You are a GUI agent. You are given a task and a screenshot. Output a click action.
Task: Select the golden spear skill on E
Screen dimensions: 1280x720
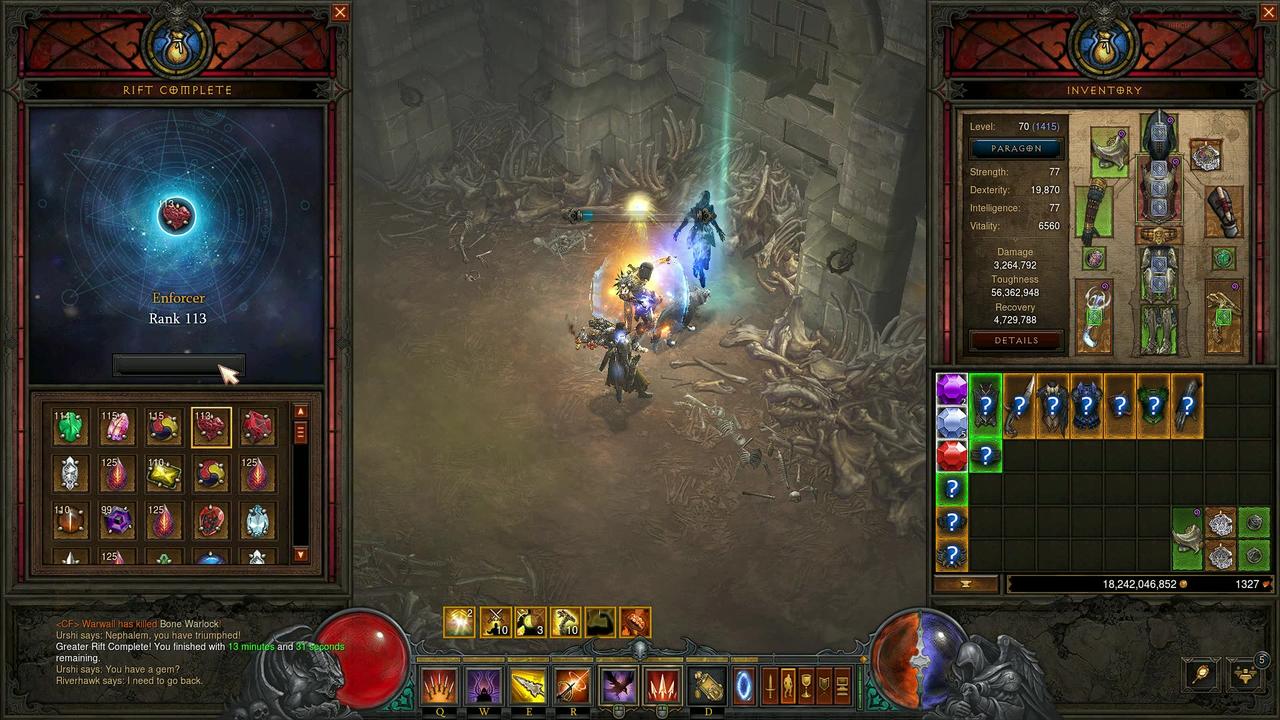[529, 684]
